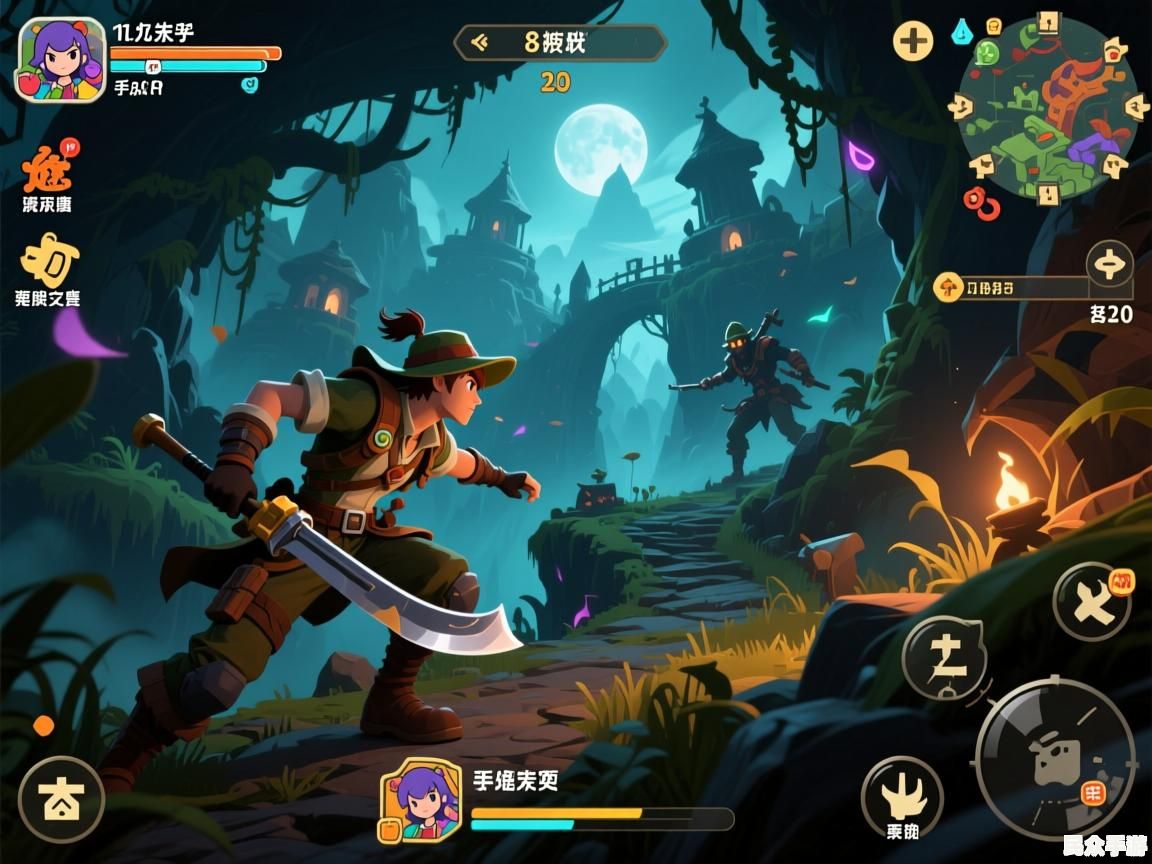This screenshot has width=1152, height=864.
Task: Tap the orange glyph icon with red badge
Action: 48,169
